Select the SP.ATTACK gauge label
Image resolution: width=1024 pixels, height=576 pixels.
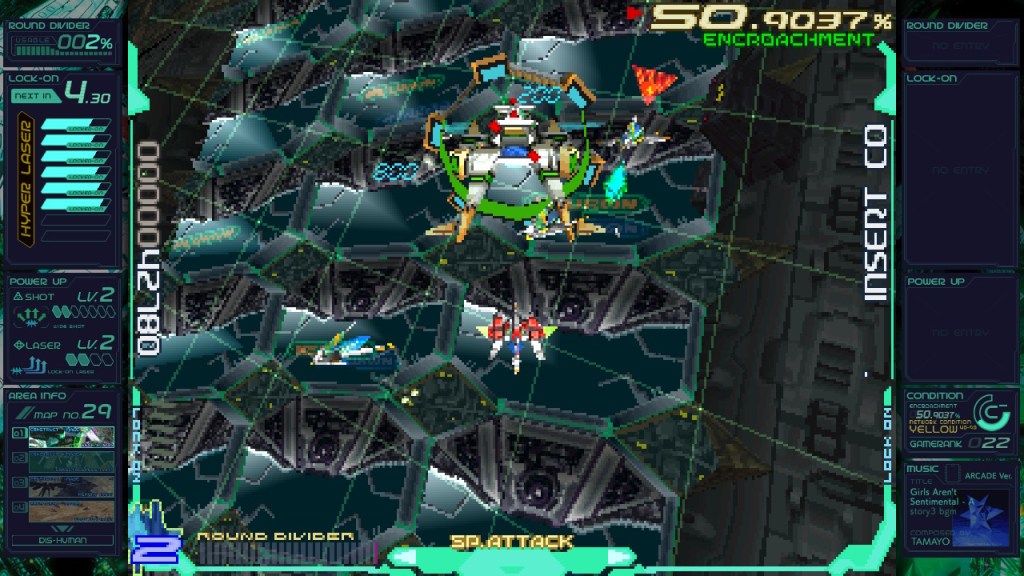[x=511, y=542]
